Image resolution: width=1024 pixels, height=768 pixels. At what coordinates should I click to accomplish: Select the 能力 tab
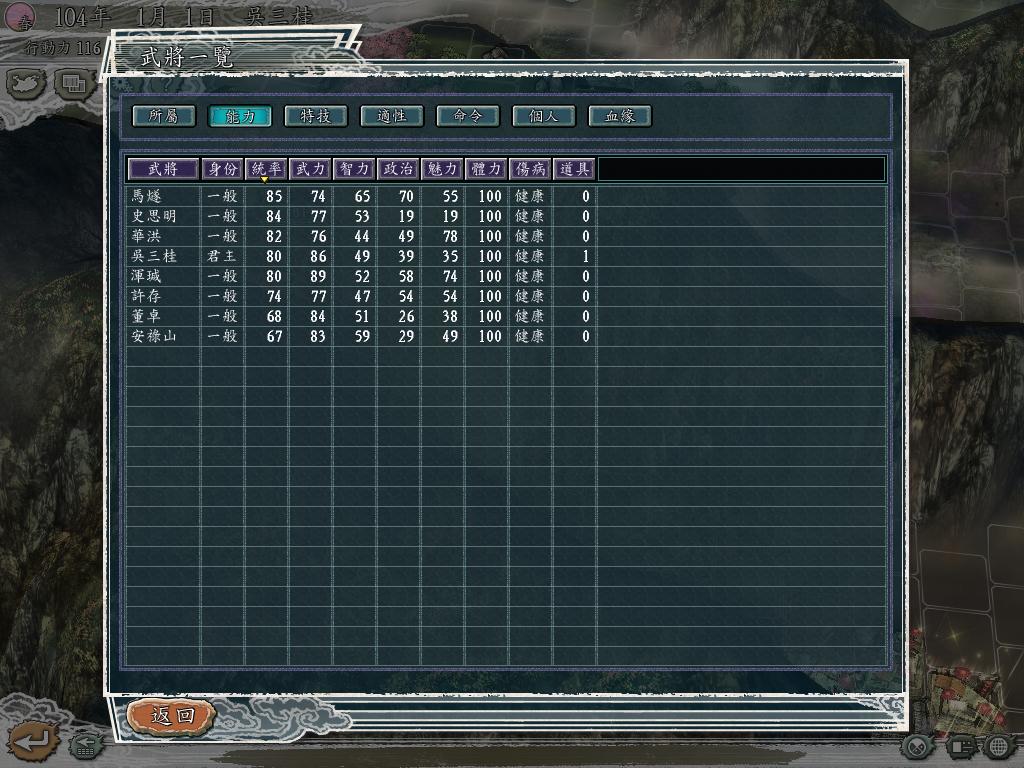[240, 116]
